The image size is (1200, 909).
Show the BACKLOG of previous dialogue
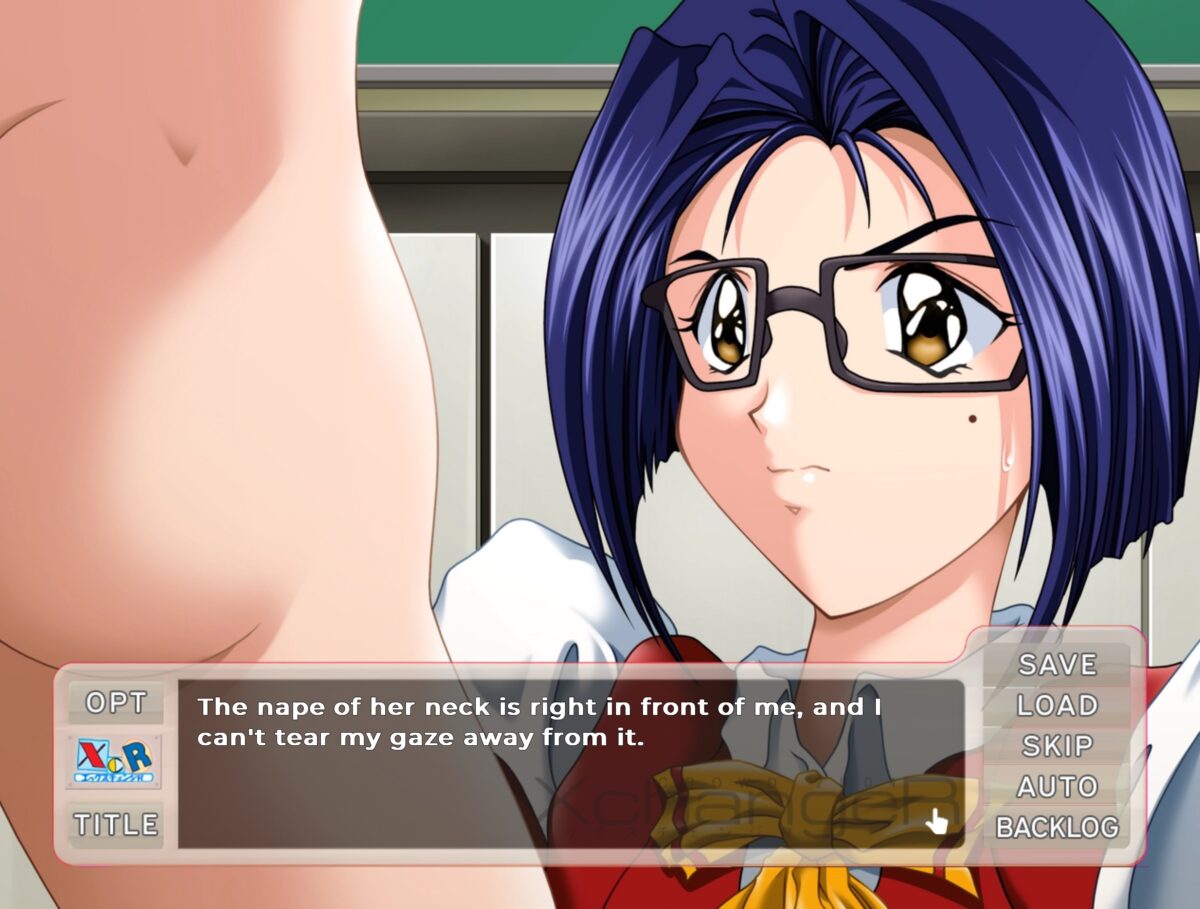[x=1057, y=828]
